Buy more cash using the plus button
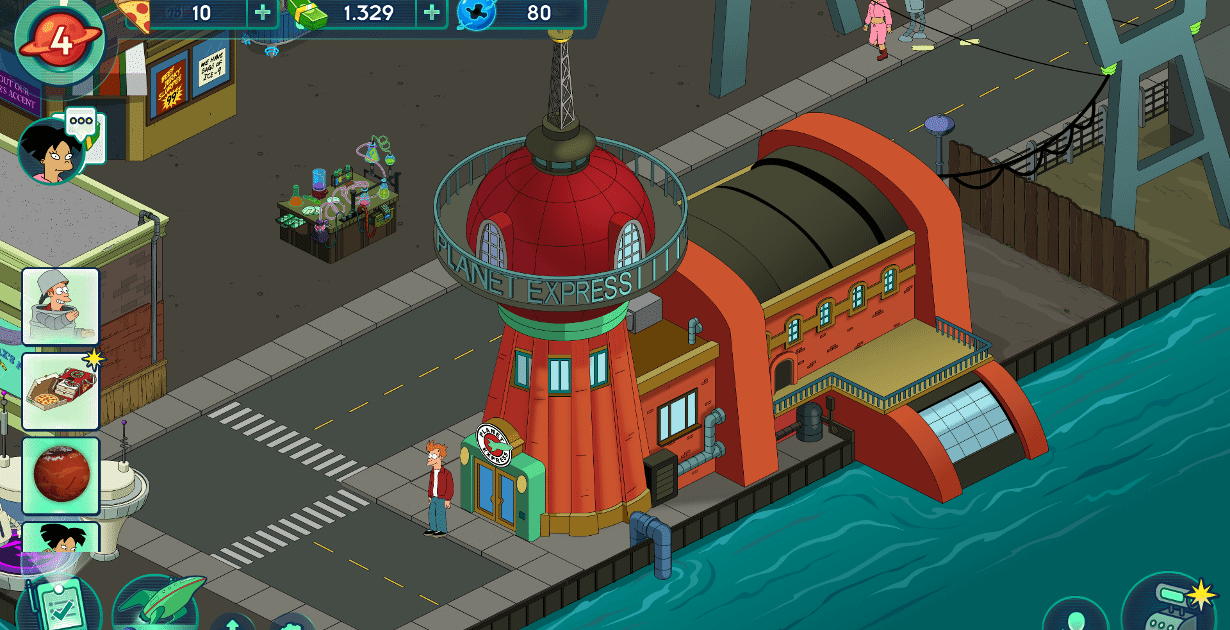The height and width of the screenshot is (630, 1230). click(431, 13)
